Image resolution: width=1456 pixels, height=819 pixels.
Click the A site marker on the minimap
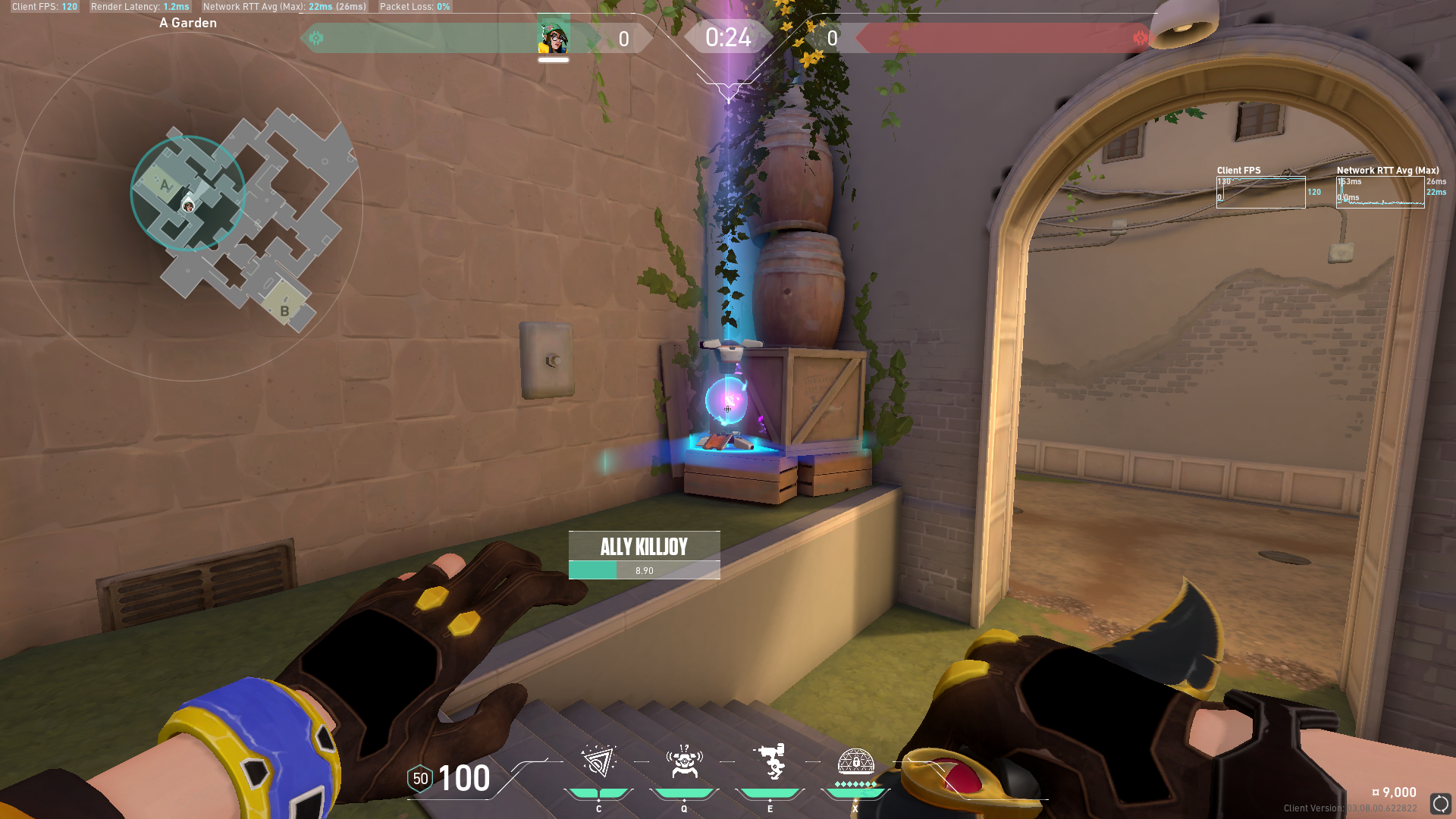165,185
